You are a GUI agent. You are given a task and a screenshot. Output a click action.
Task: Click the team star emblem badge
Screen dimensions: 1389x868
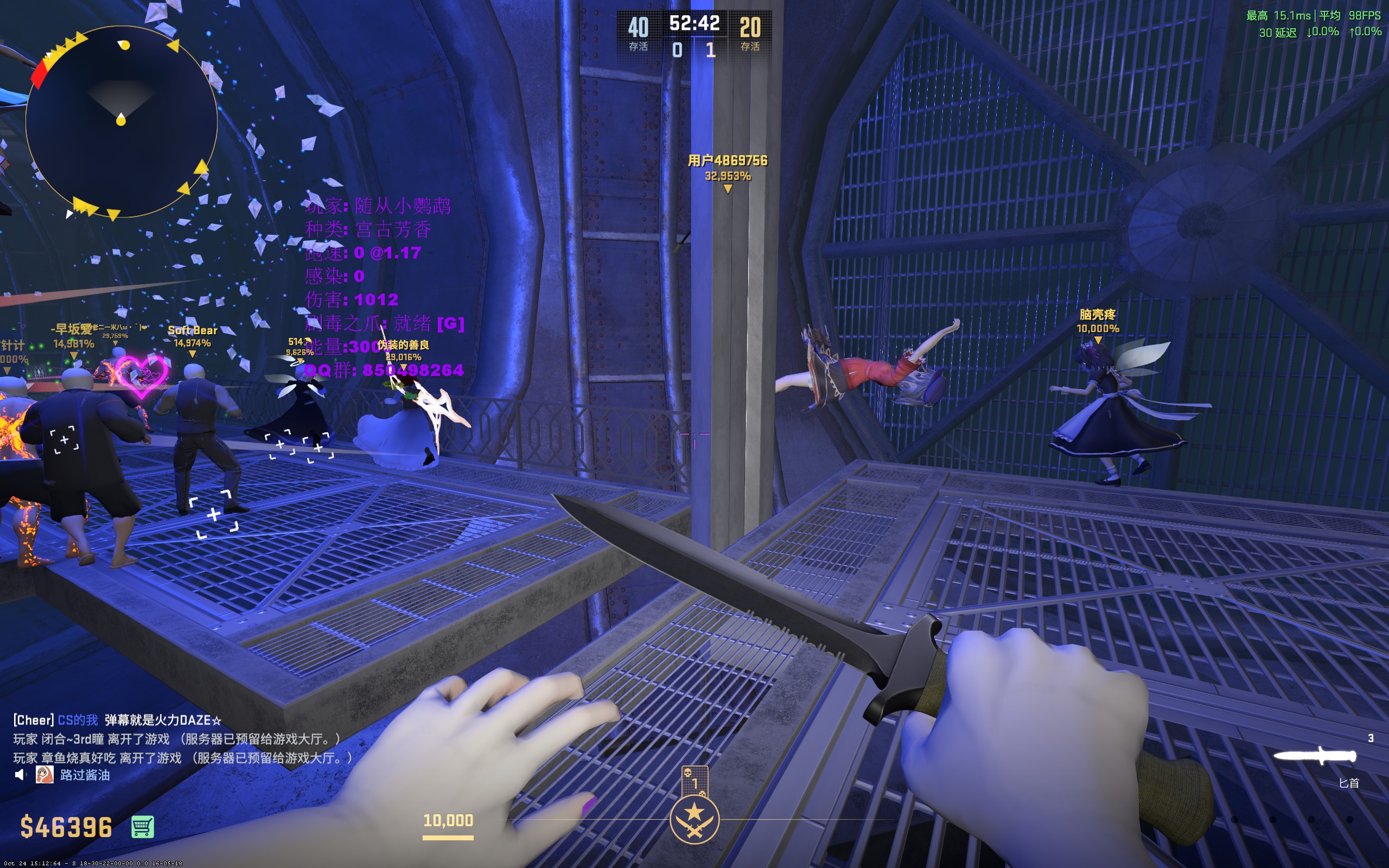click(x=694, y=819)
